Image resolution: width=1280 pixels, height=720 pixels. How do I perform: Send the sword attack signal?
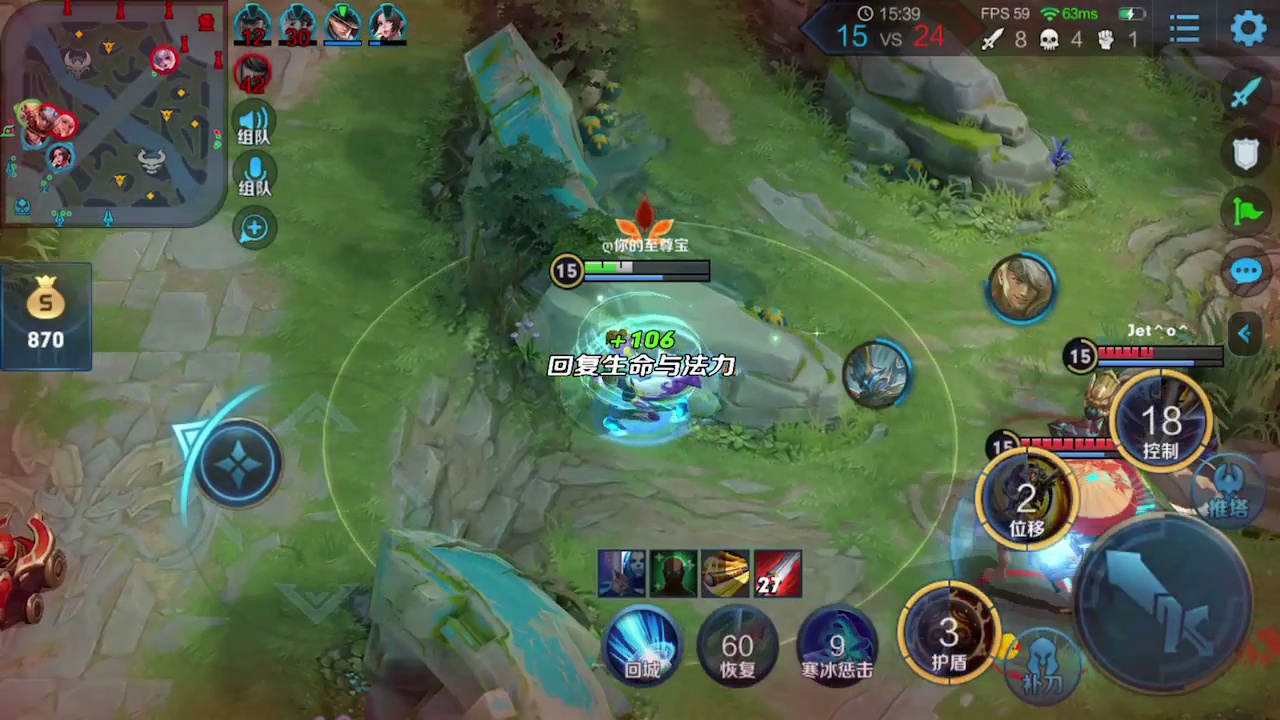click(1245, 93)
